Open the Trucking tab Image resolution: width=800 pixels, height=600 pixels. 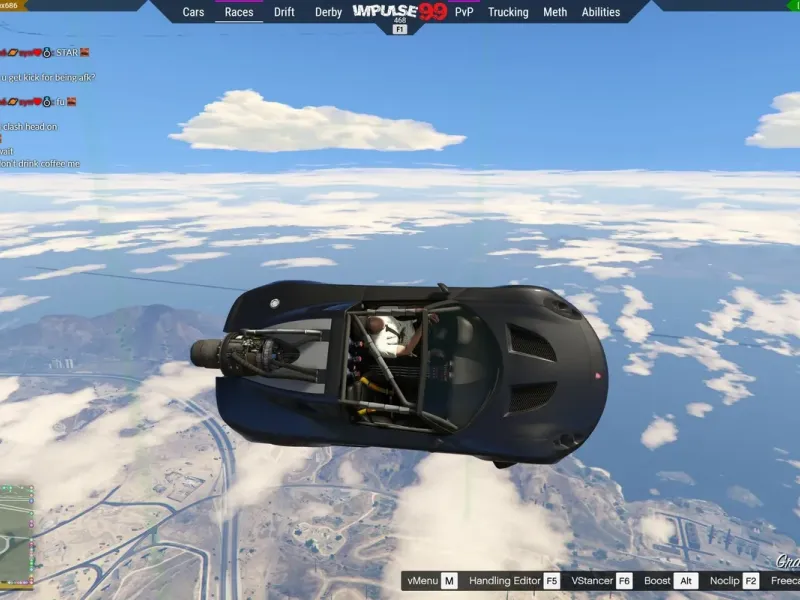point(508,12)
